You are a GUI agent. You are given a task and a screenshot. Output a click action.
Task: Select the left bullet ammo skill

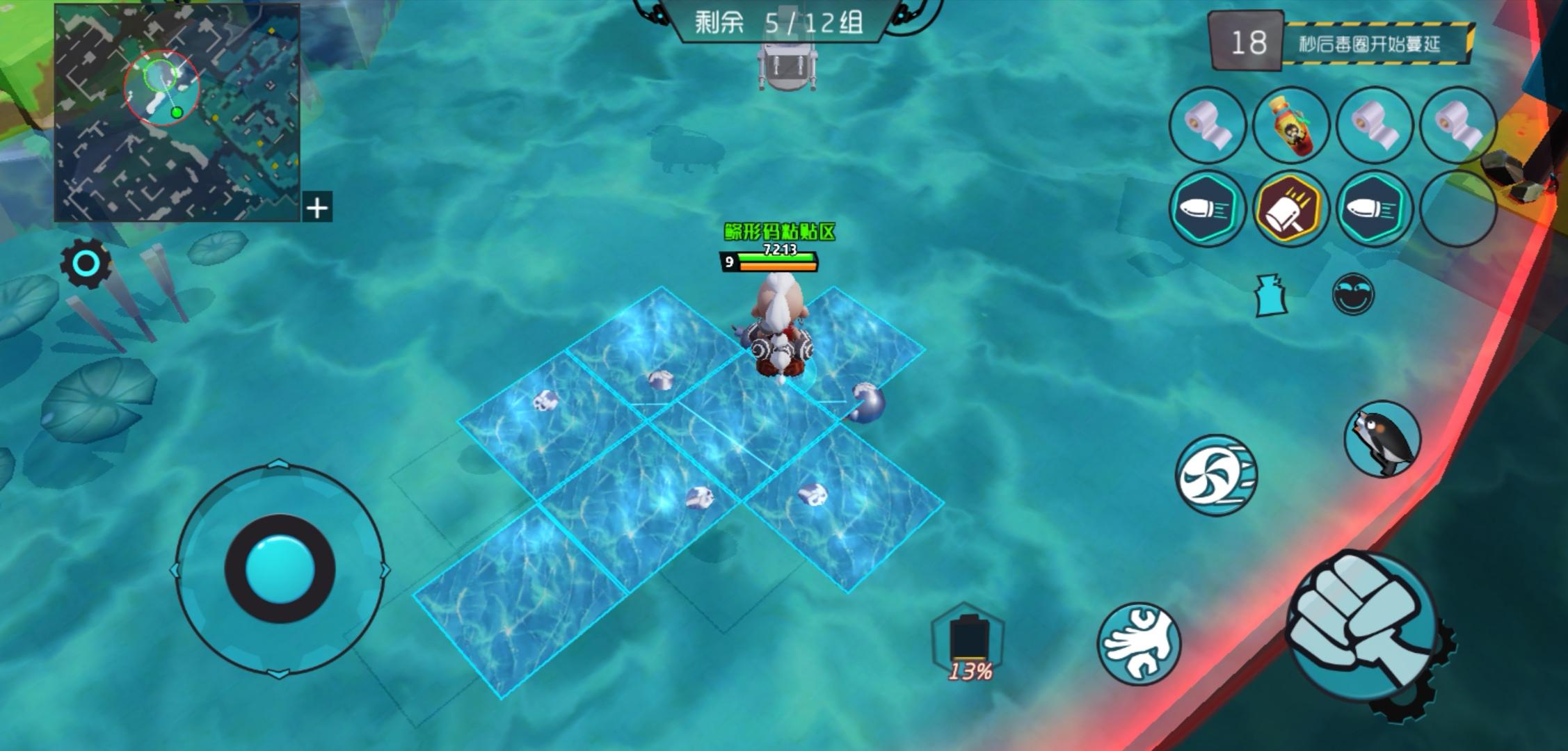click(x=1207, y=210)
